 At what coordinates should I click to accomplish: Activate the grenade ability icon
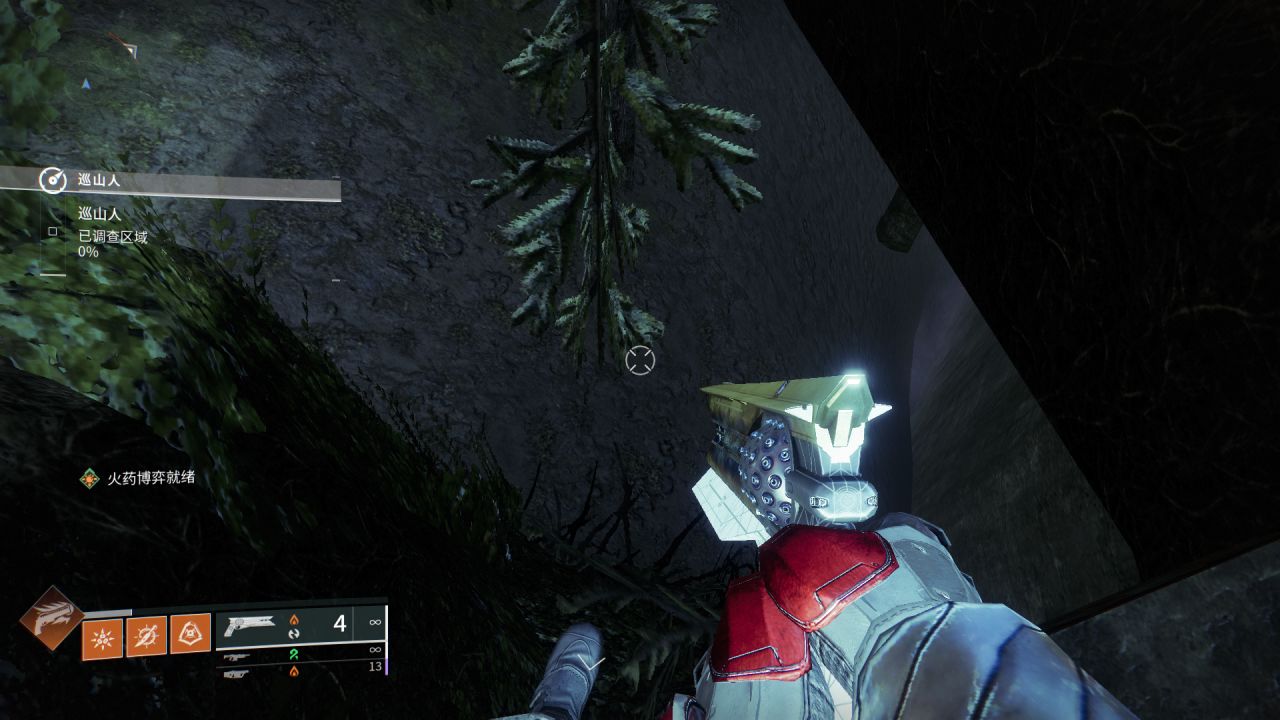coord(102,637)
